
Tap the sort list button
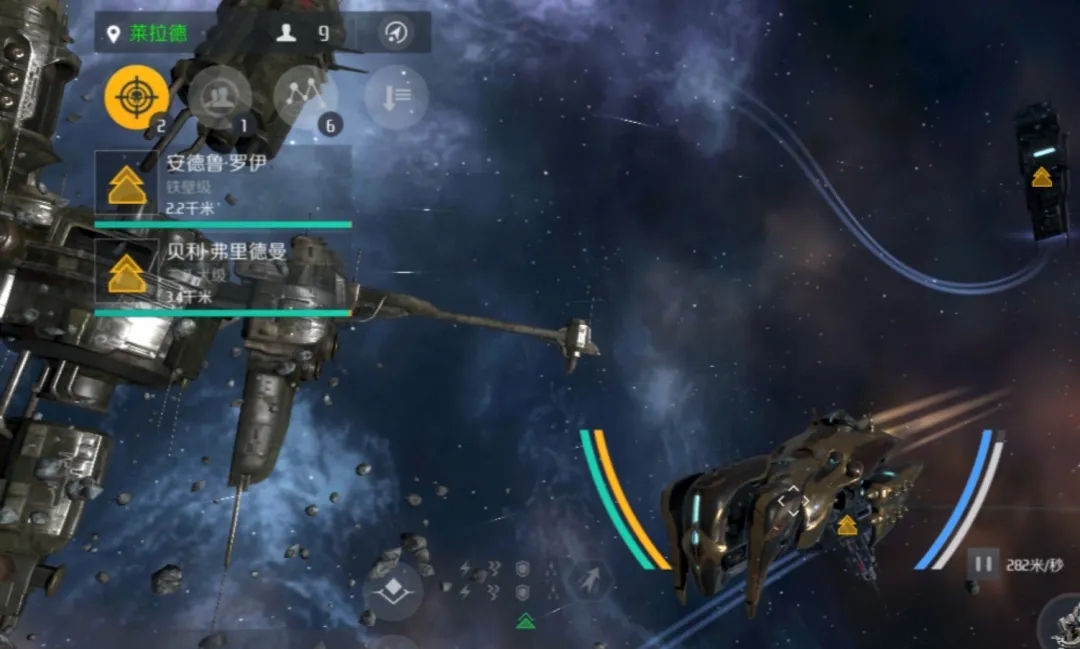396,97
